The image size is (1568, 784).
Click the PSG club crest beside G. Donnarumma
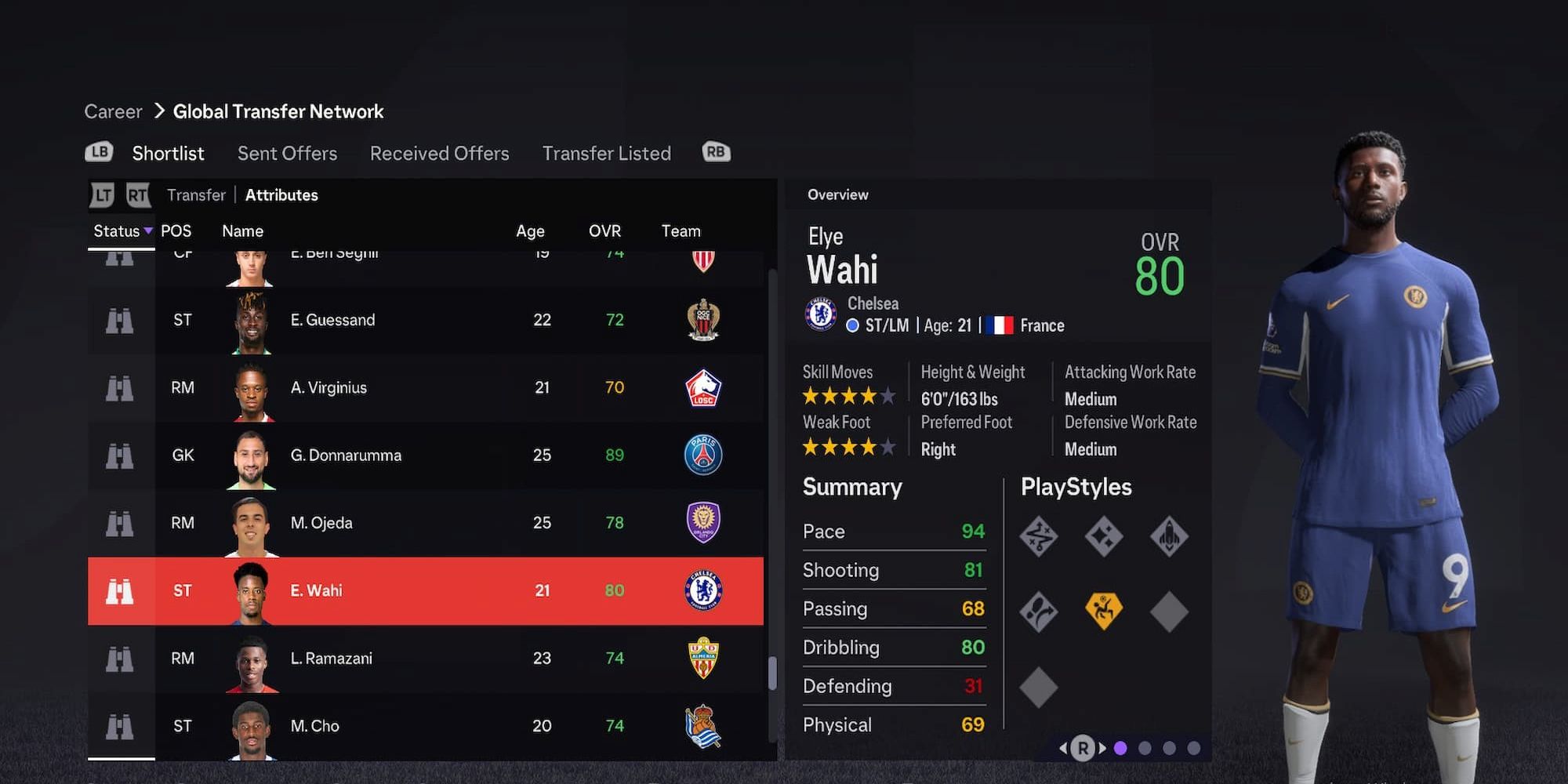(705, 455)
